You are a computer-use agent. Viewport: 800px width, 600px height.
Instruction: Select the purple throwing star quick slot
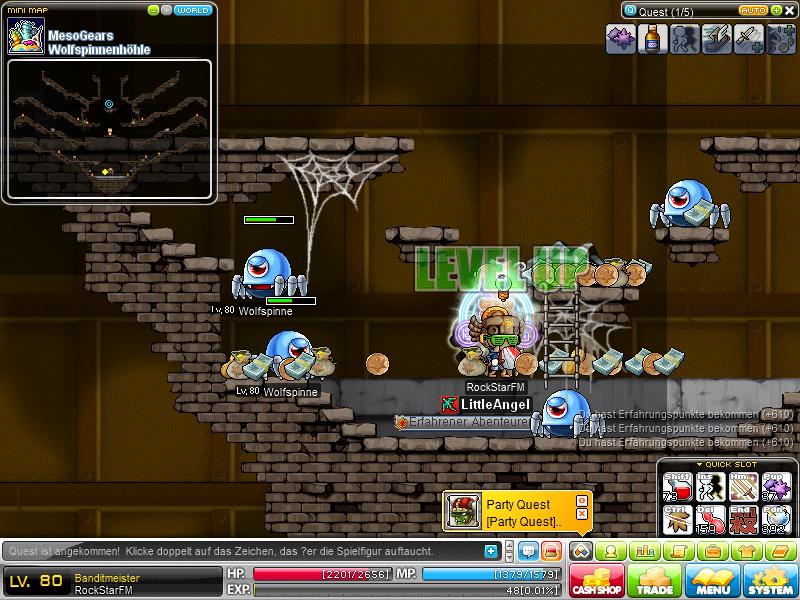[777, 487]
